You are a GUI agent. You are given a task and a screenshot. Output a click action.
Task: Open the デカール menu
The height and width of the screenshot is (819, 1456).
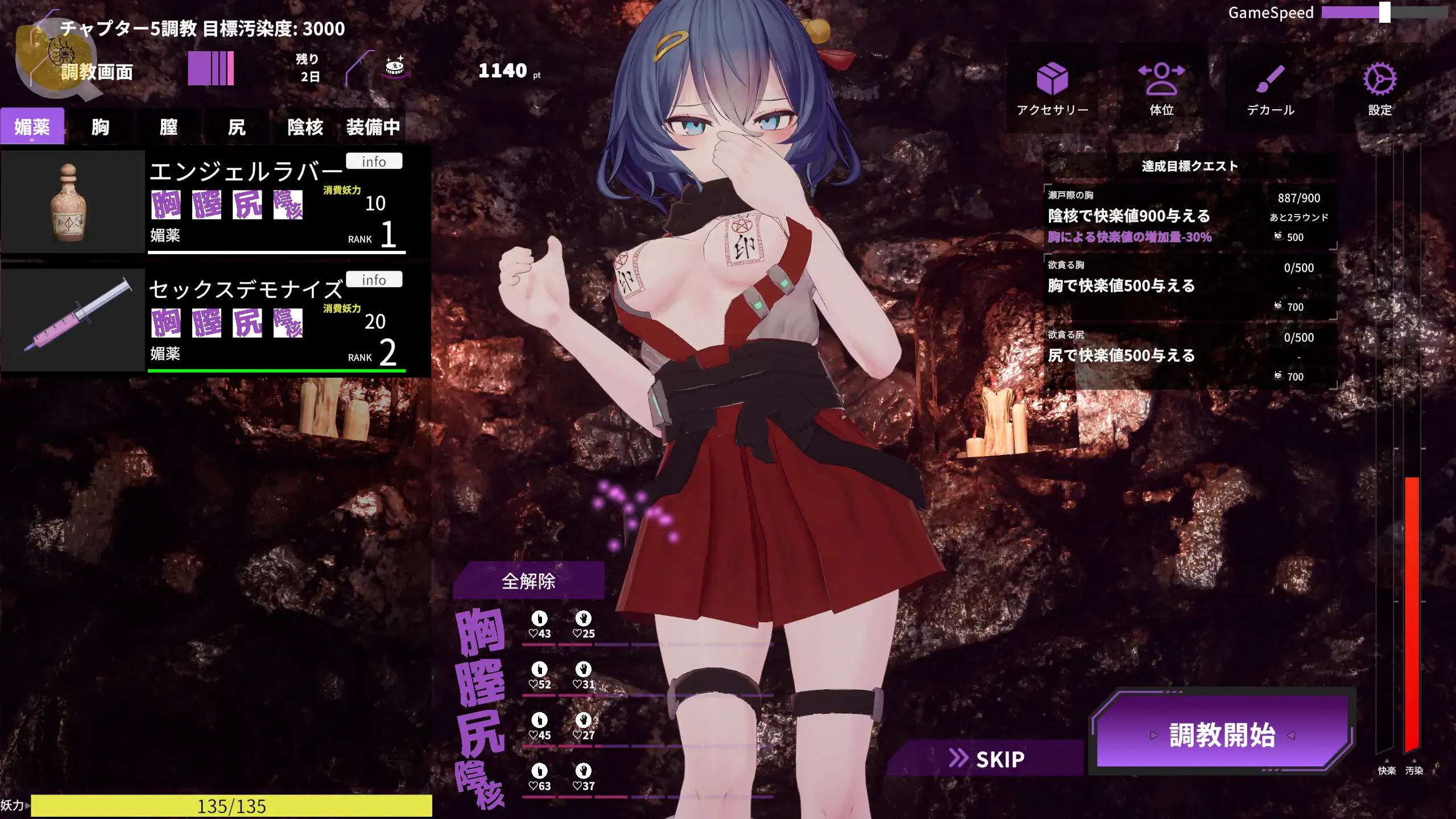(x=1271, y=89)
